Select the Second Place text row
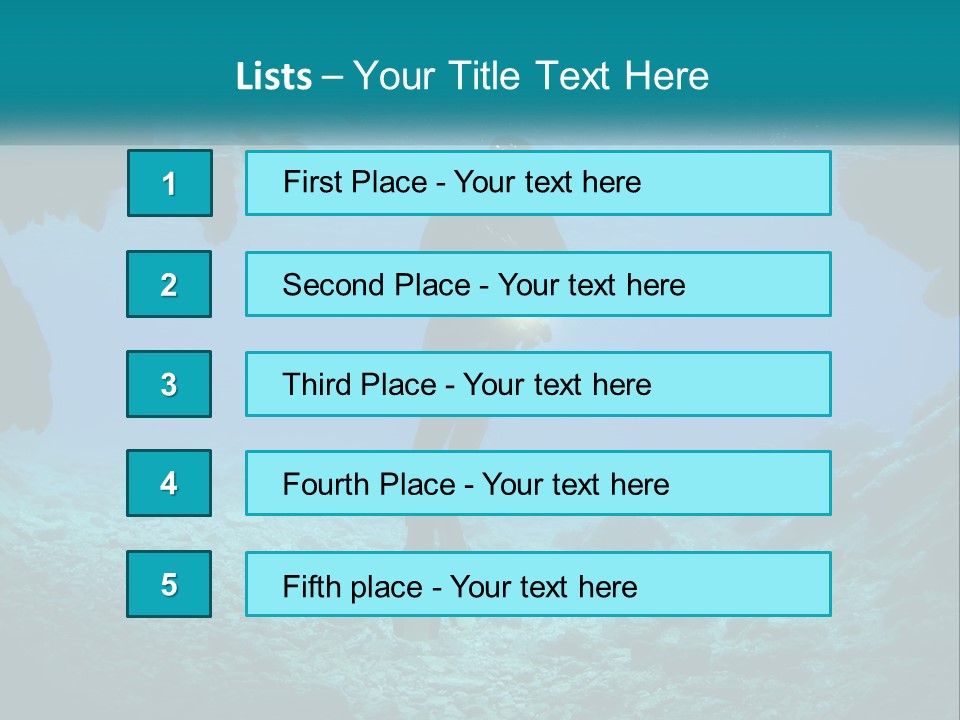The image size is (960, 720). pyautogui.click(x=538, y=284)
